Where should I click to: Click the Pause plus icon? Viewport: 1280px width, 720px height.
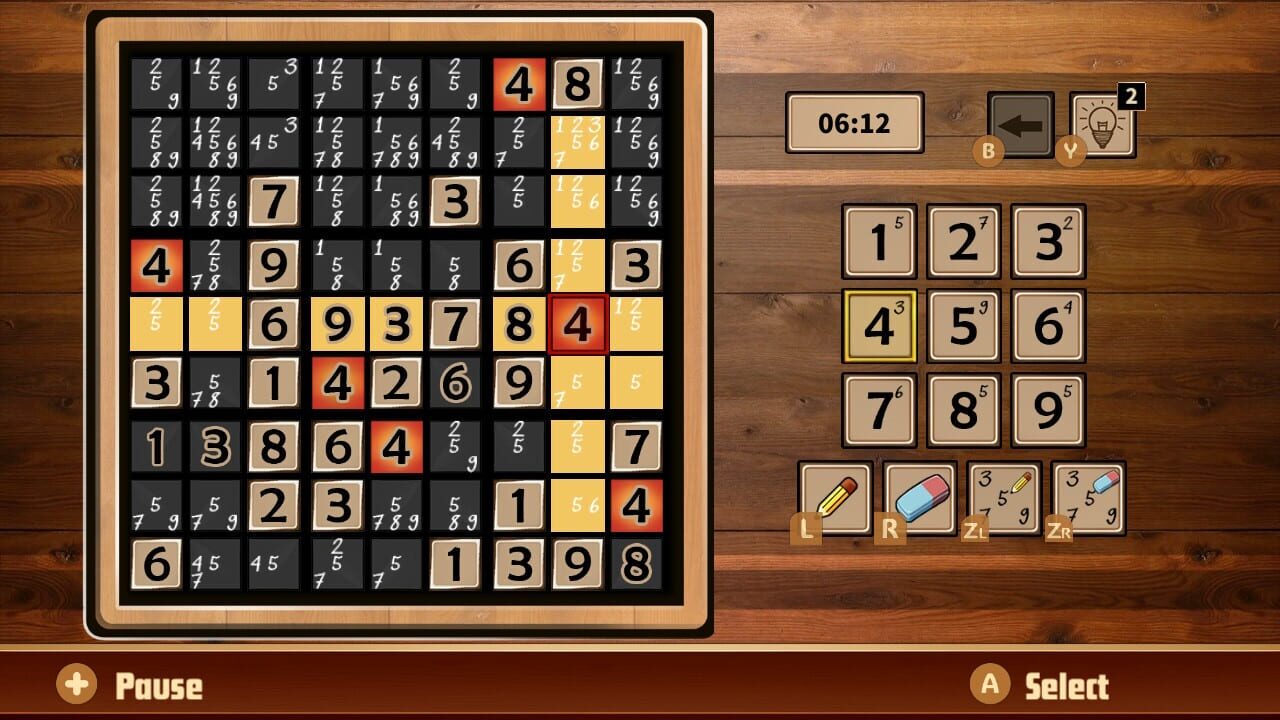(x=77, y=686)
